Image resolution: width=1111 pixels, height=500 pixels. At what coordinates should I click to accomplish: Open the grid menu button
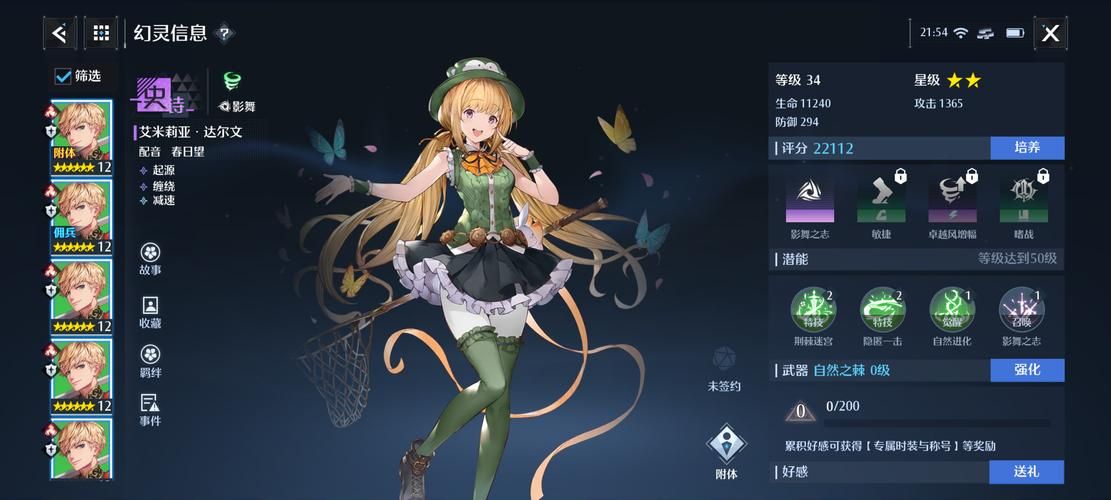(x=101, y=33)
